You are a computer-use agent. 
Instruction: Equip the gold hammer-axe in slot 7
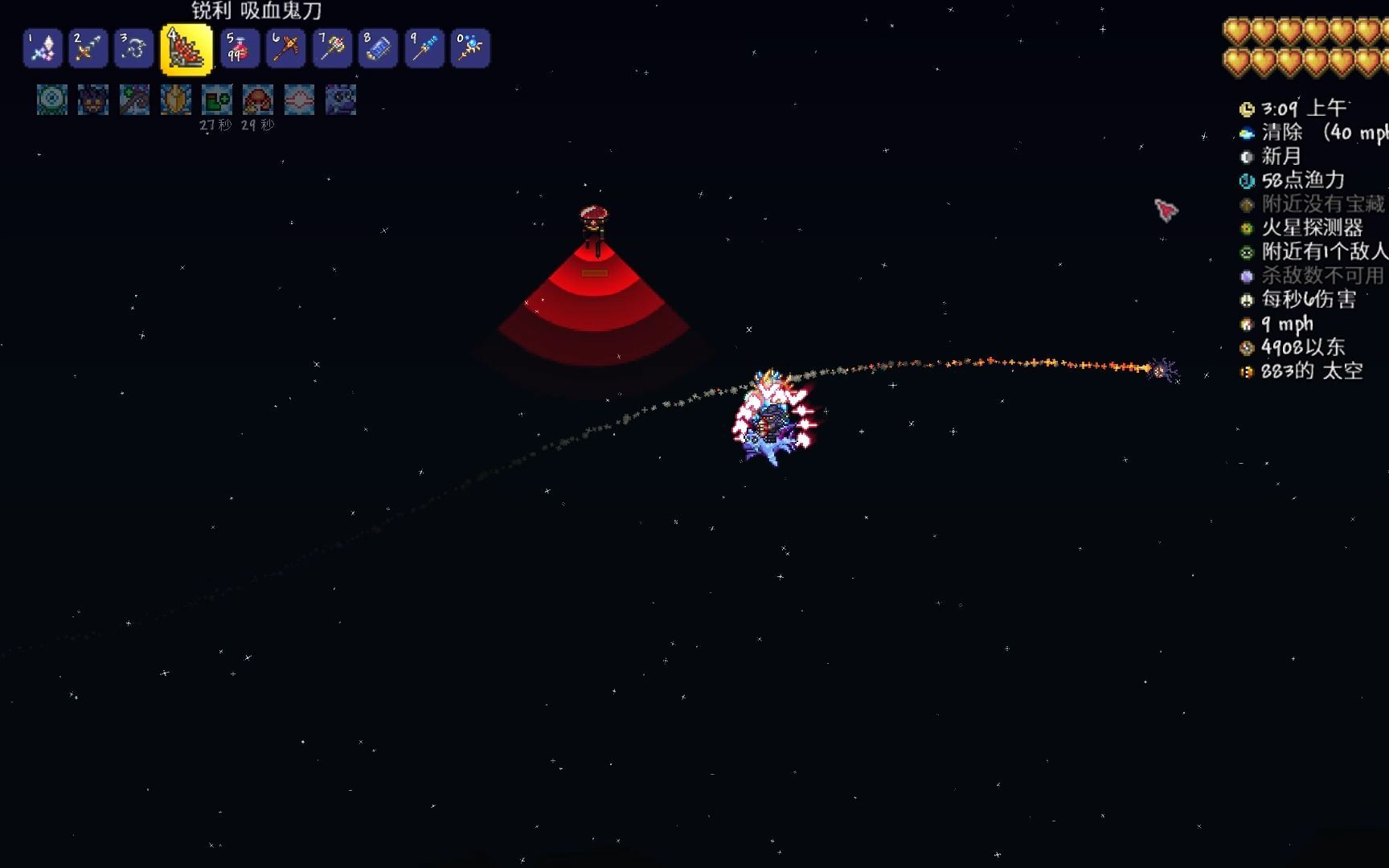(x=332, y=48)
